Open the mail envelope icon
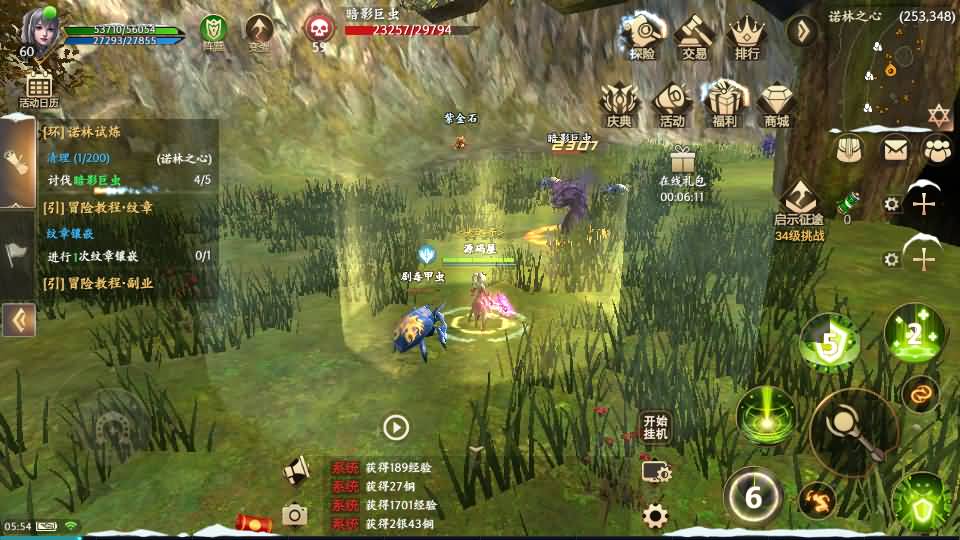Viewport: 960px width, 540px height. click(895, 149)
